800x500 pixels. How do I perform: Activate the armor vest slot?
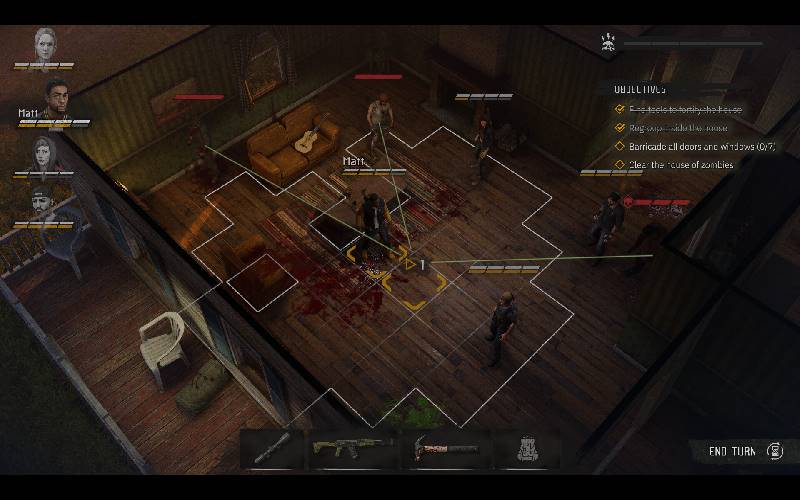[x=525, y=450]
